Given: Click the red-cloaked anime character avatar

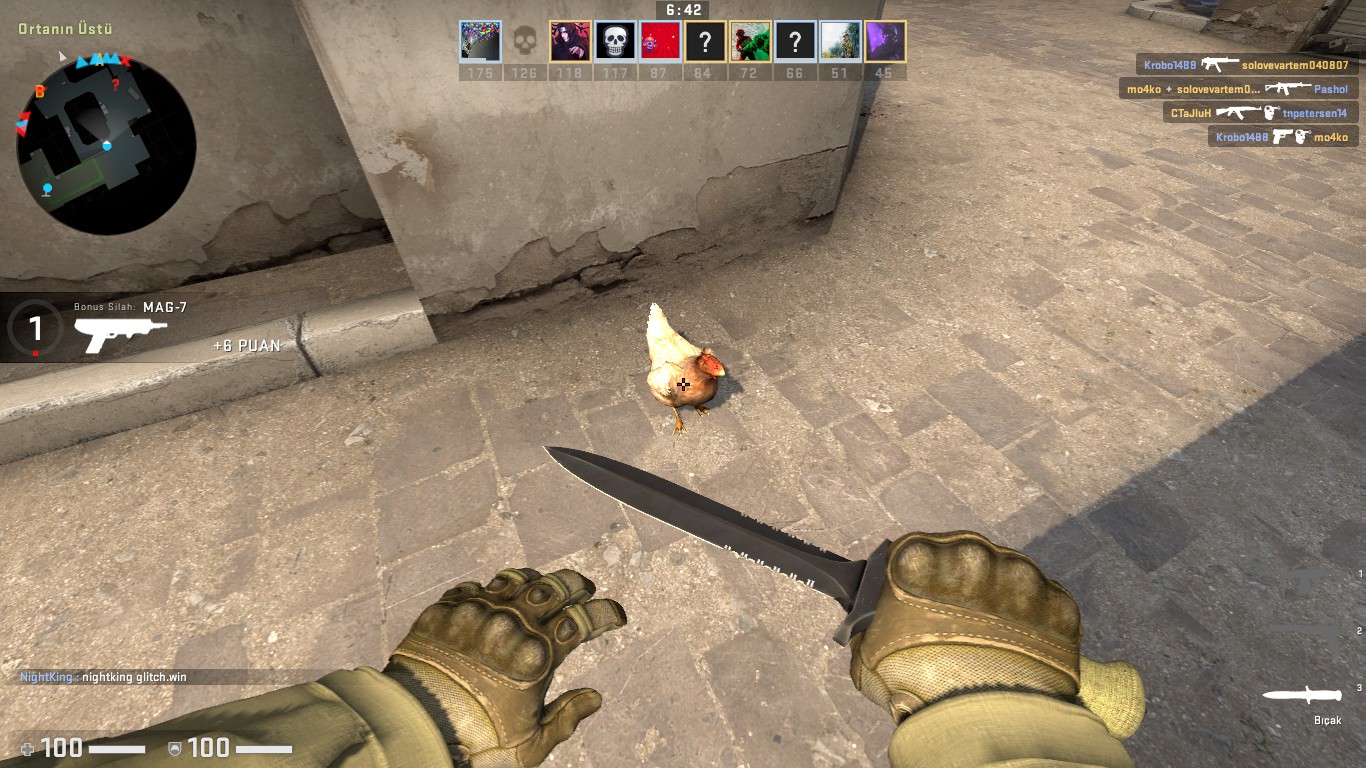Looking at the screenshot, I should point(570,42).
